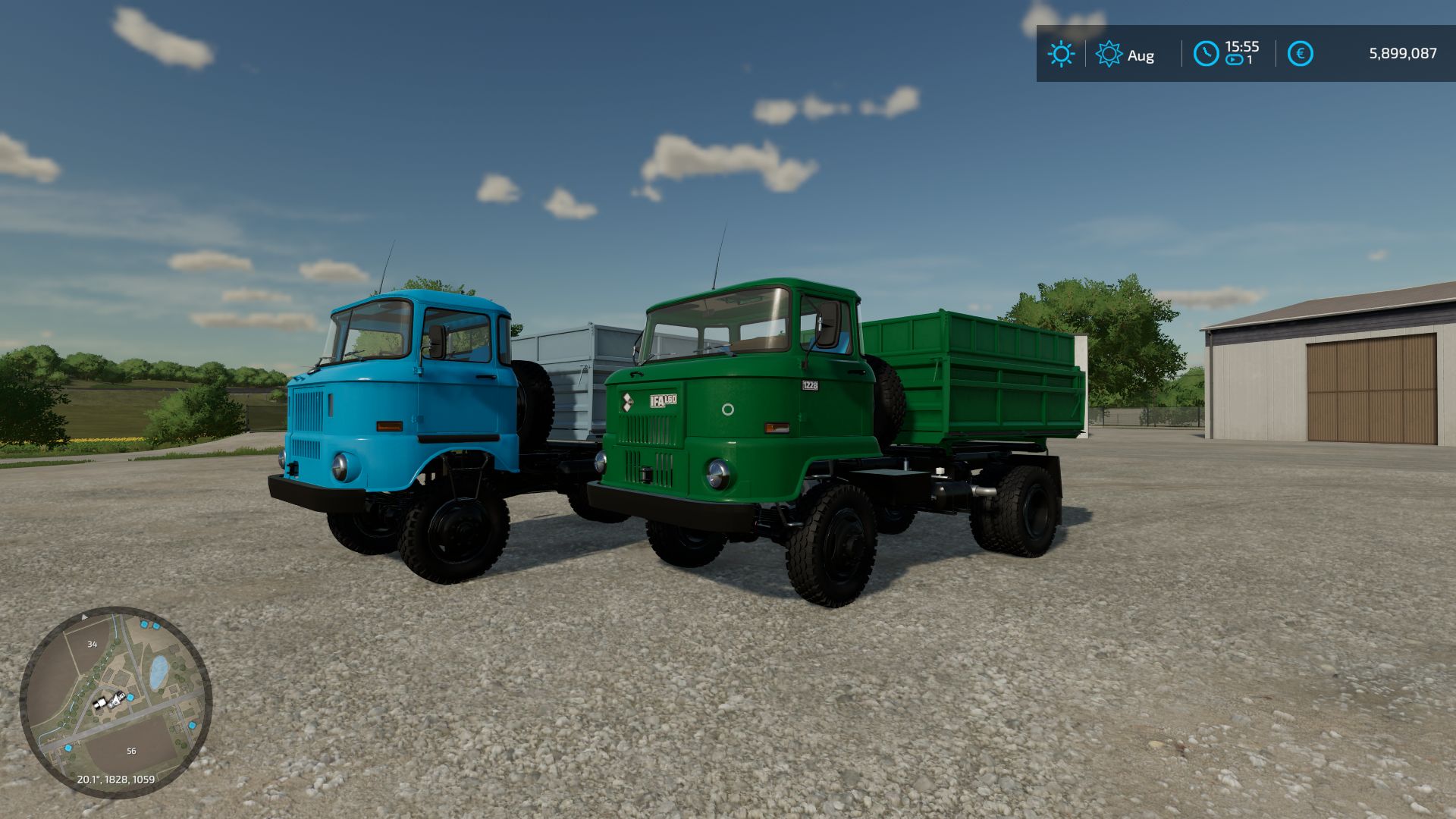Click the blue marker right of the pond
1456x819 pixels.
point(192,724)
